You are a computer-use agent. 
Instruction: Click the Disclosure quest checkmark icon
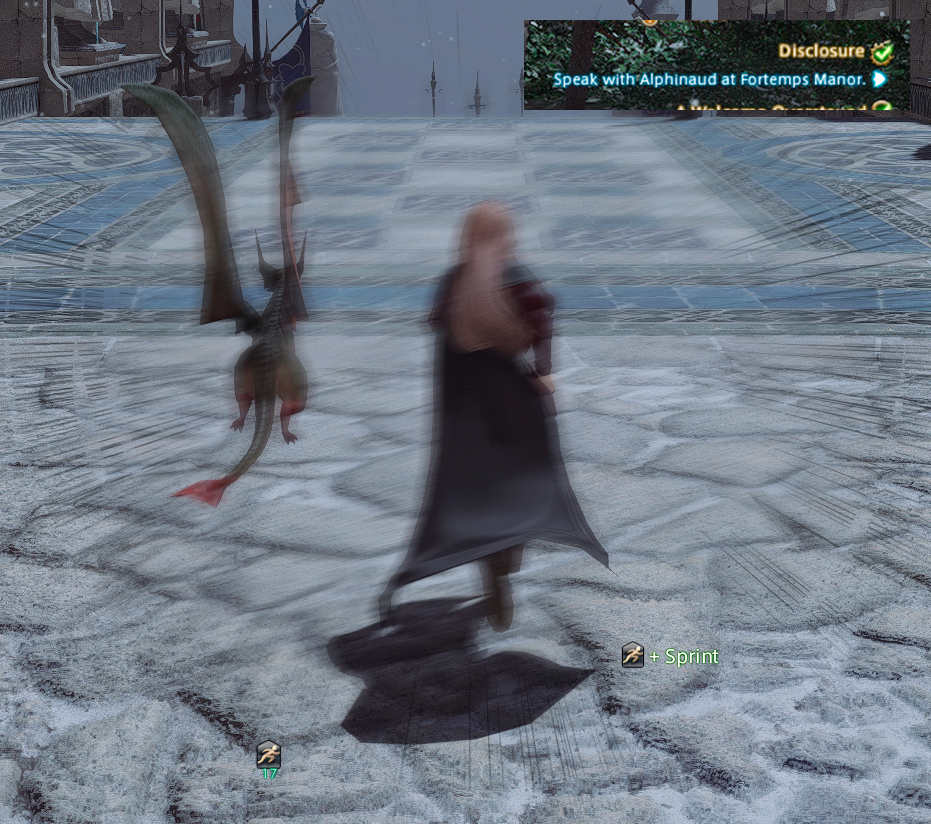(881, 52)
